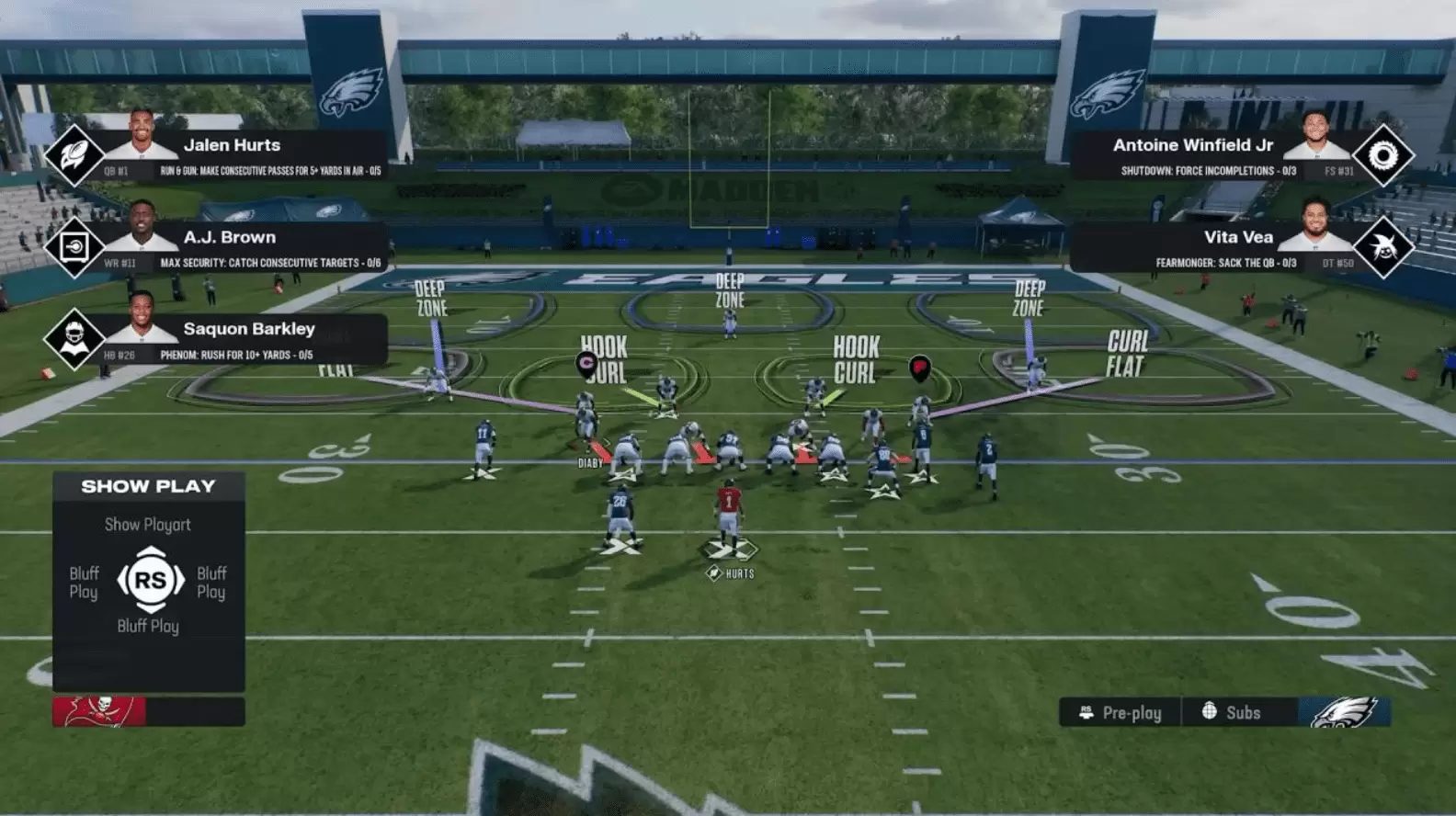This screenshot has width=1456, height=816.
Task: Select the Eagles logo beside the Subs button
Action: click(x=1345, y=712)
